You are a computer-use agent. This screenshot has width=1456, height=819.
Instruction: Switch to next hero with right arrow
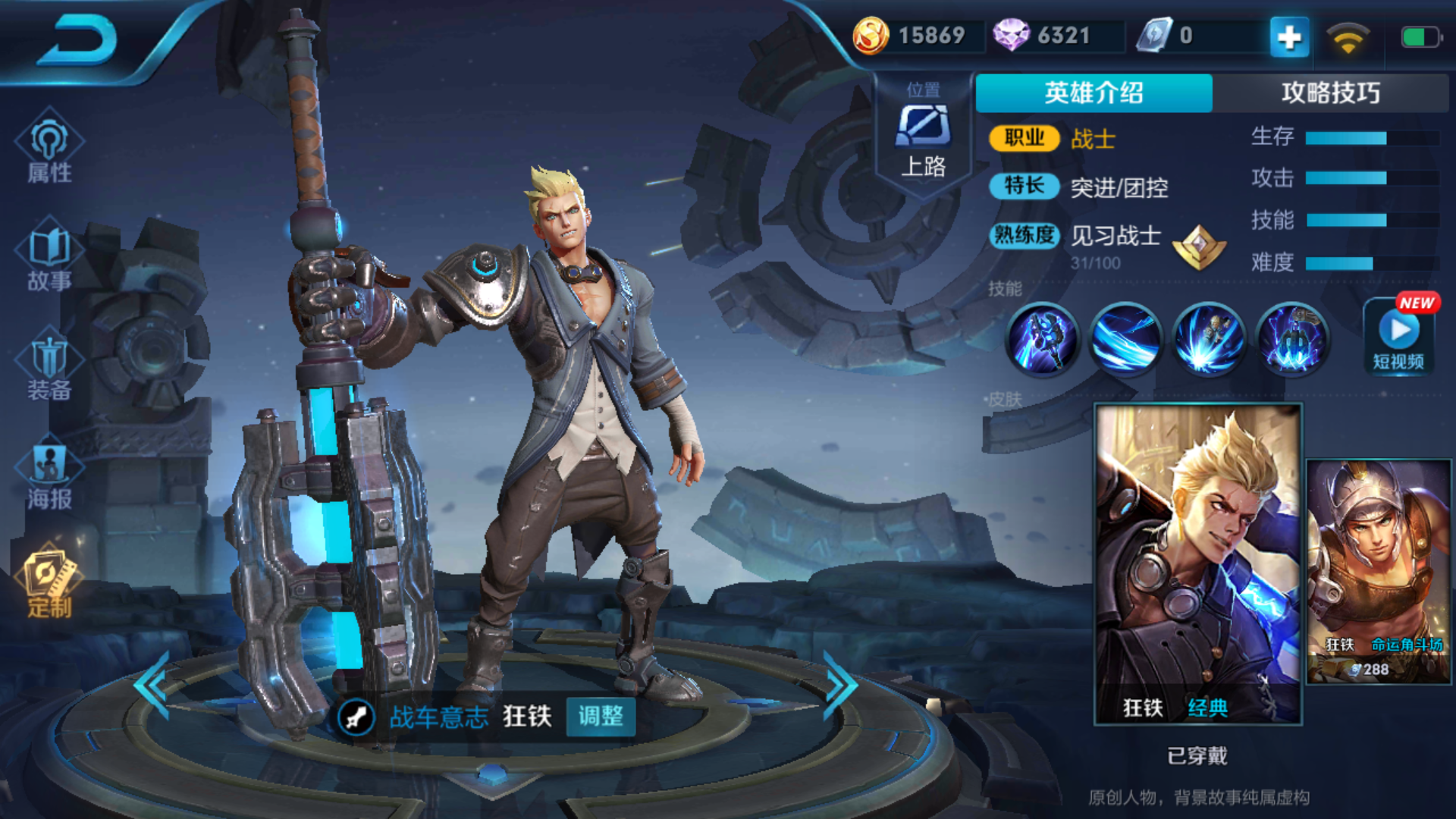click(840, 685)
